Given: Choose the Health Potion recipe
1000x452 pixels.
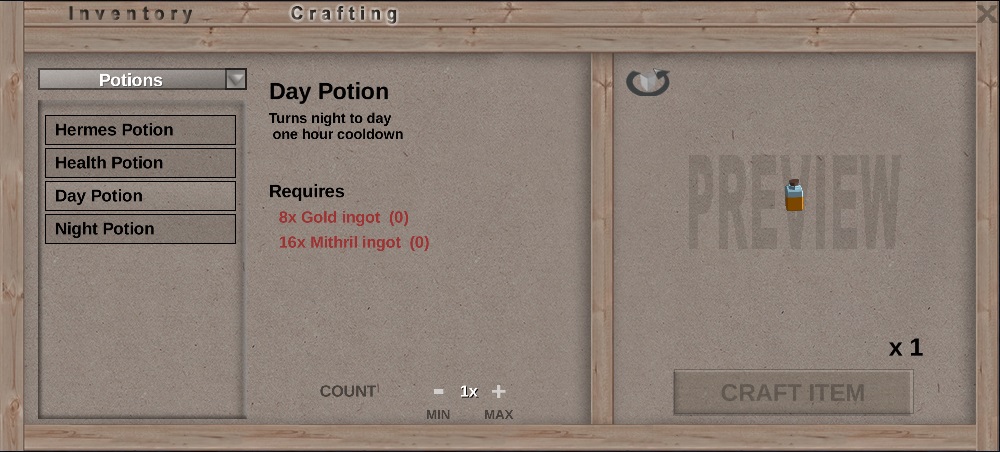Looking at the screenshot, I should click(140, 163).
